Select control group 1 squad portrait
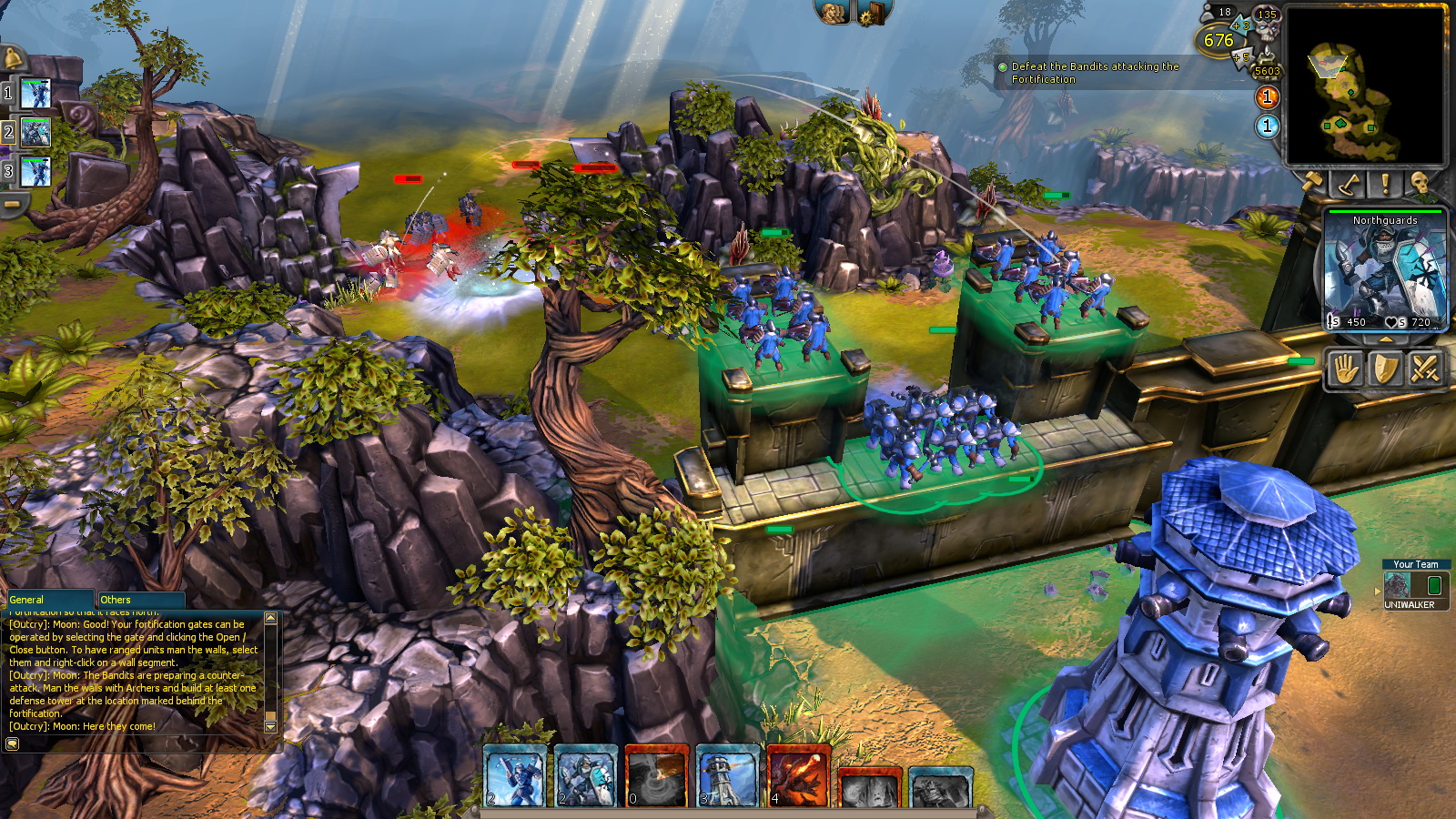The height and width of the screenshot is (819, 1456). (x=35, y=93)
